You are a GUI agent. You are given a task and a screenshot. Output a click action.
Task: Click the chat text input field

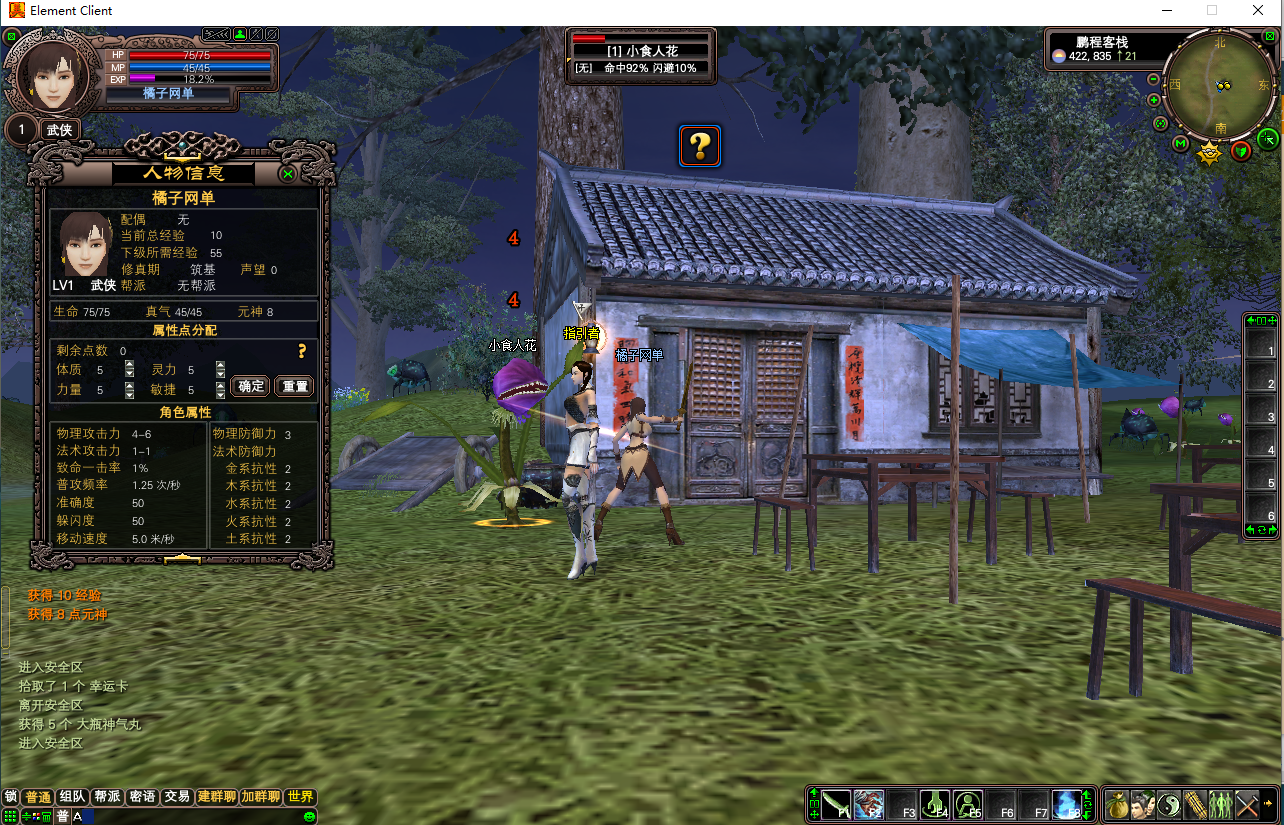150,816
